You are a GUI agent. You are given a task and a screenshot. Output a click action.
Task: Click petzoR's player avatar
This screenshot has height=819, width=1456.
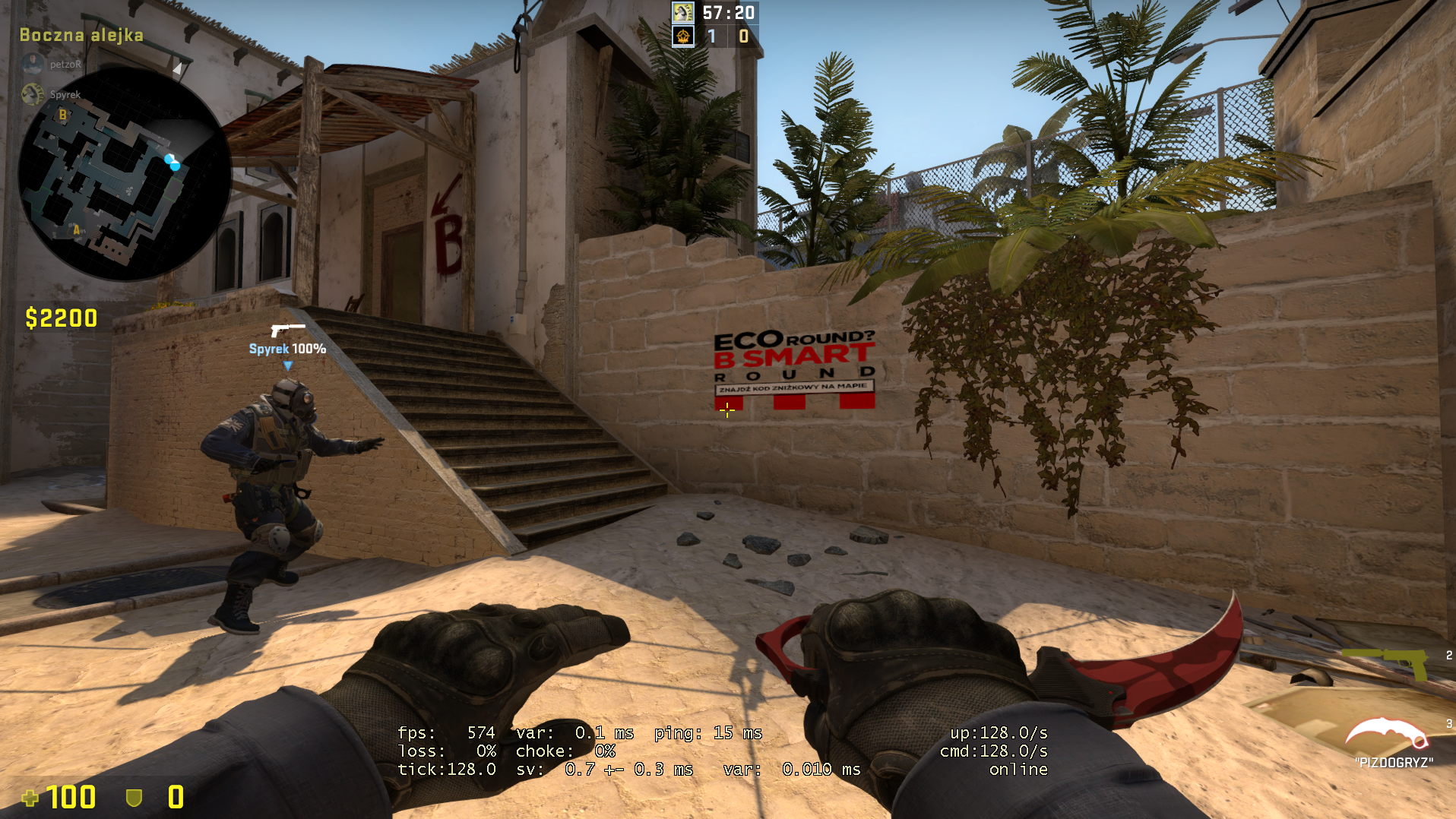(x=33, y=65)
